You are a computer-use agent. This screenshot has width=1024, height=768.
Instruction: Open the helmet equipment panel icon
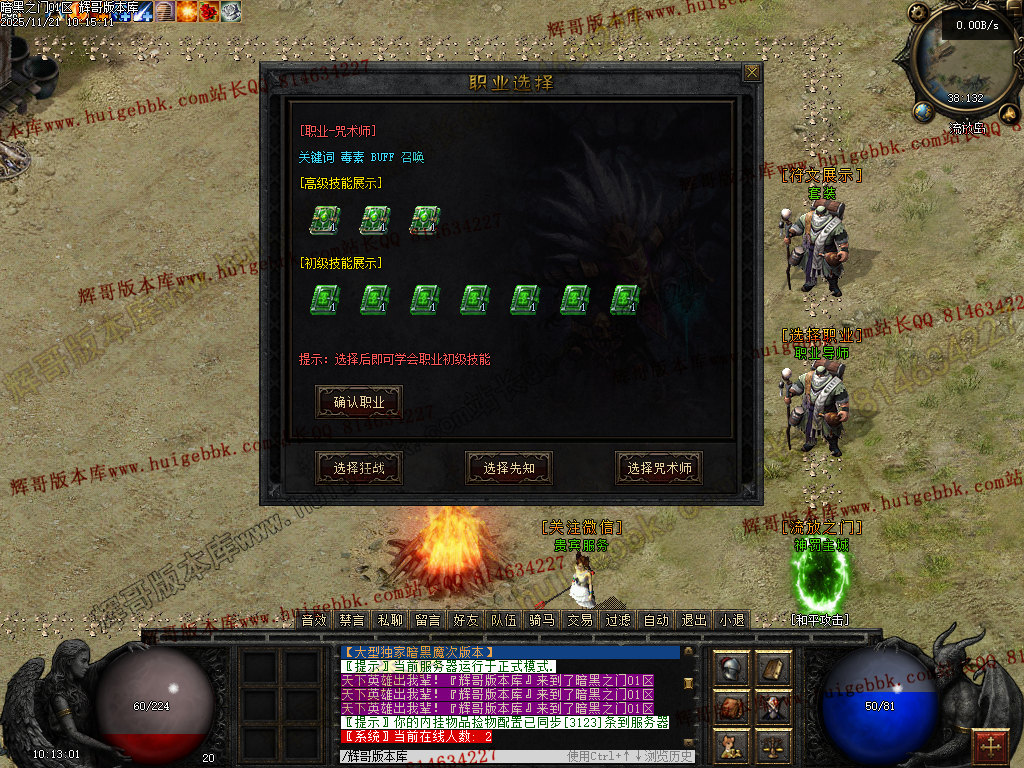tap(731, 668)
